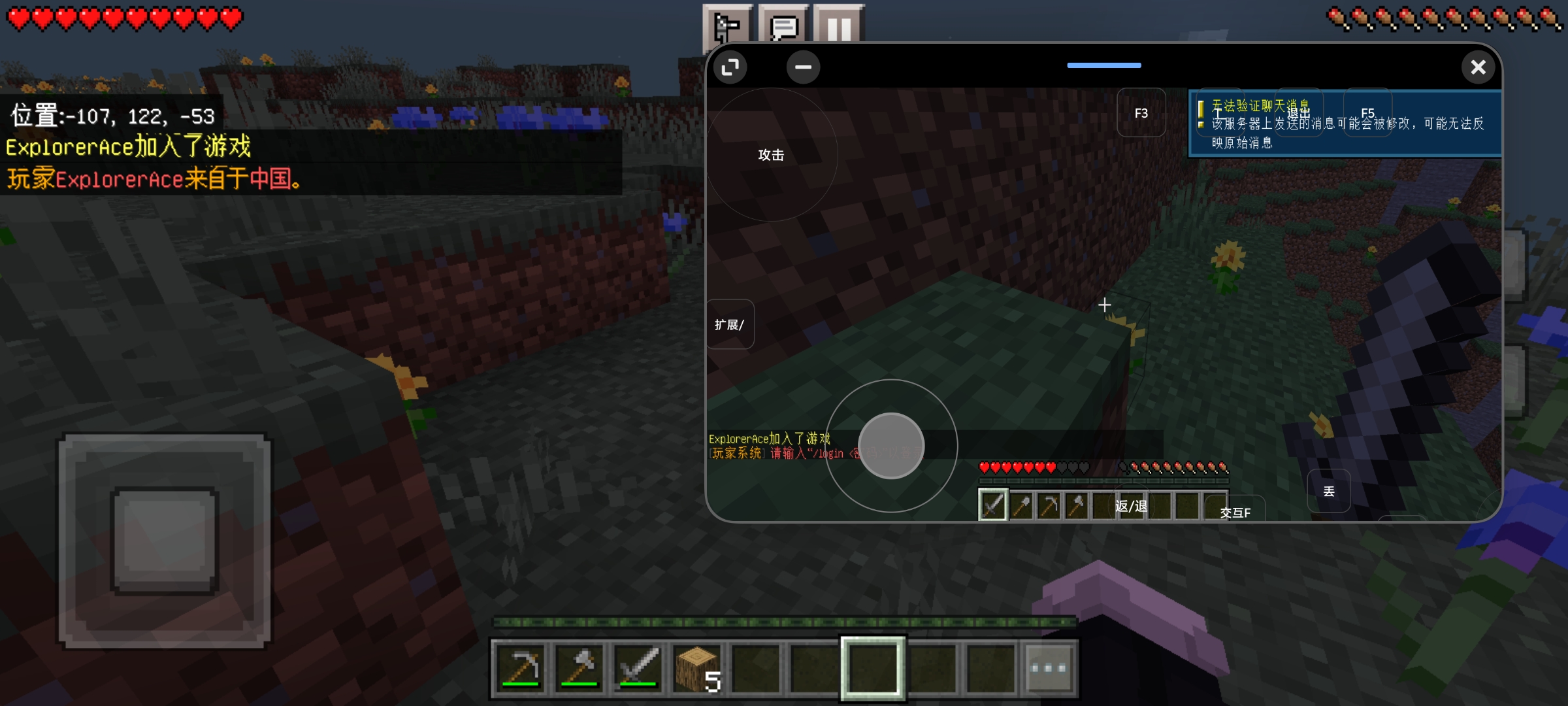Viewport: 1568px width, 706px height.
Task: Expand floating window to fullscreen
Action: (730, 67)
